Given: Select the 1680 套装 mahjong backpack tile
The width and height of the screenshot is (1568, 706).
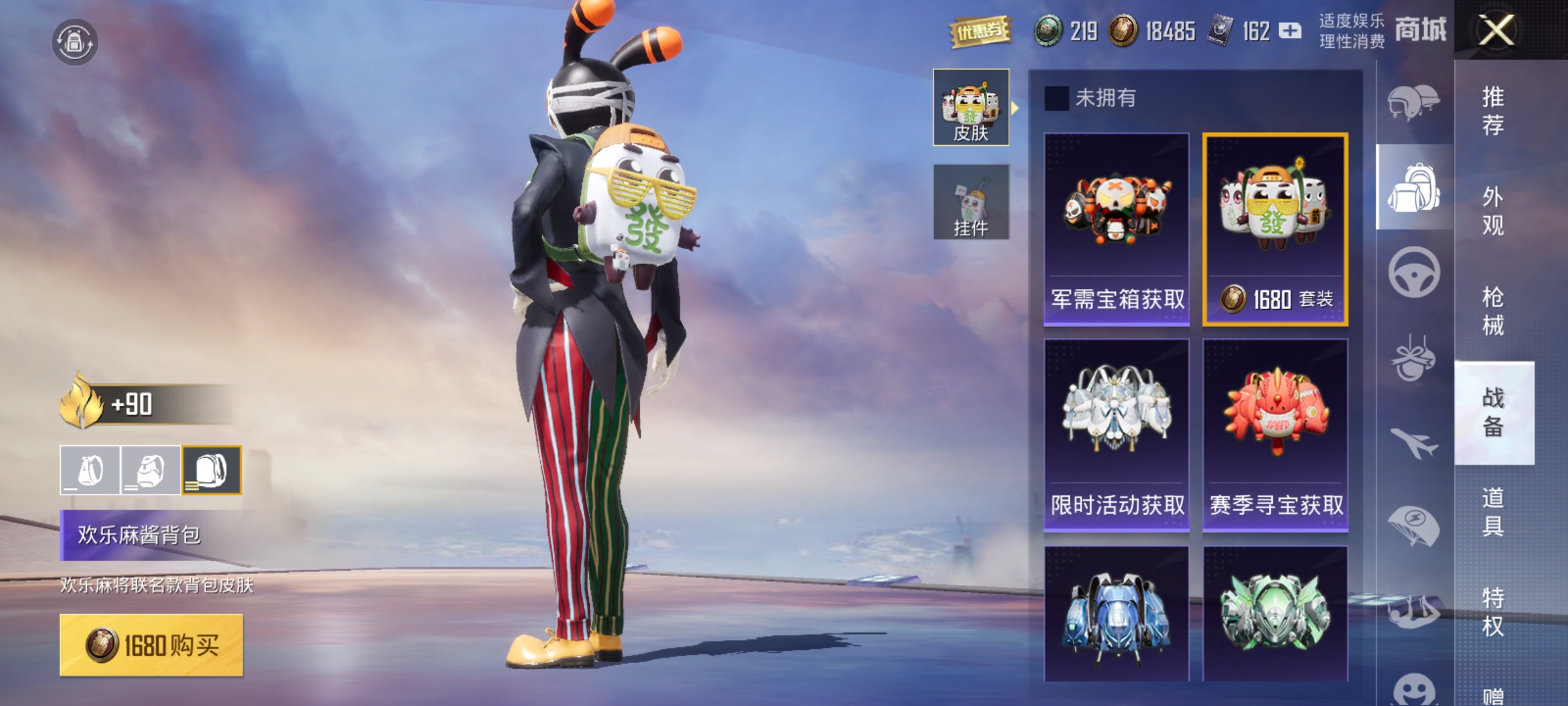Looking at the screenshot, I should tap(1275, 229).
